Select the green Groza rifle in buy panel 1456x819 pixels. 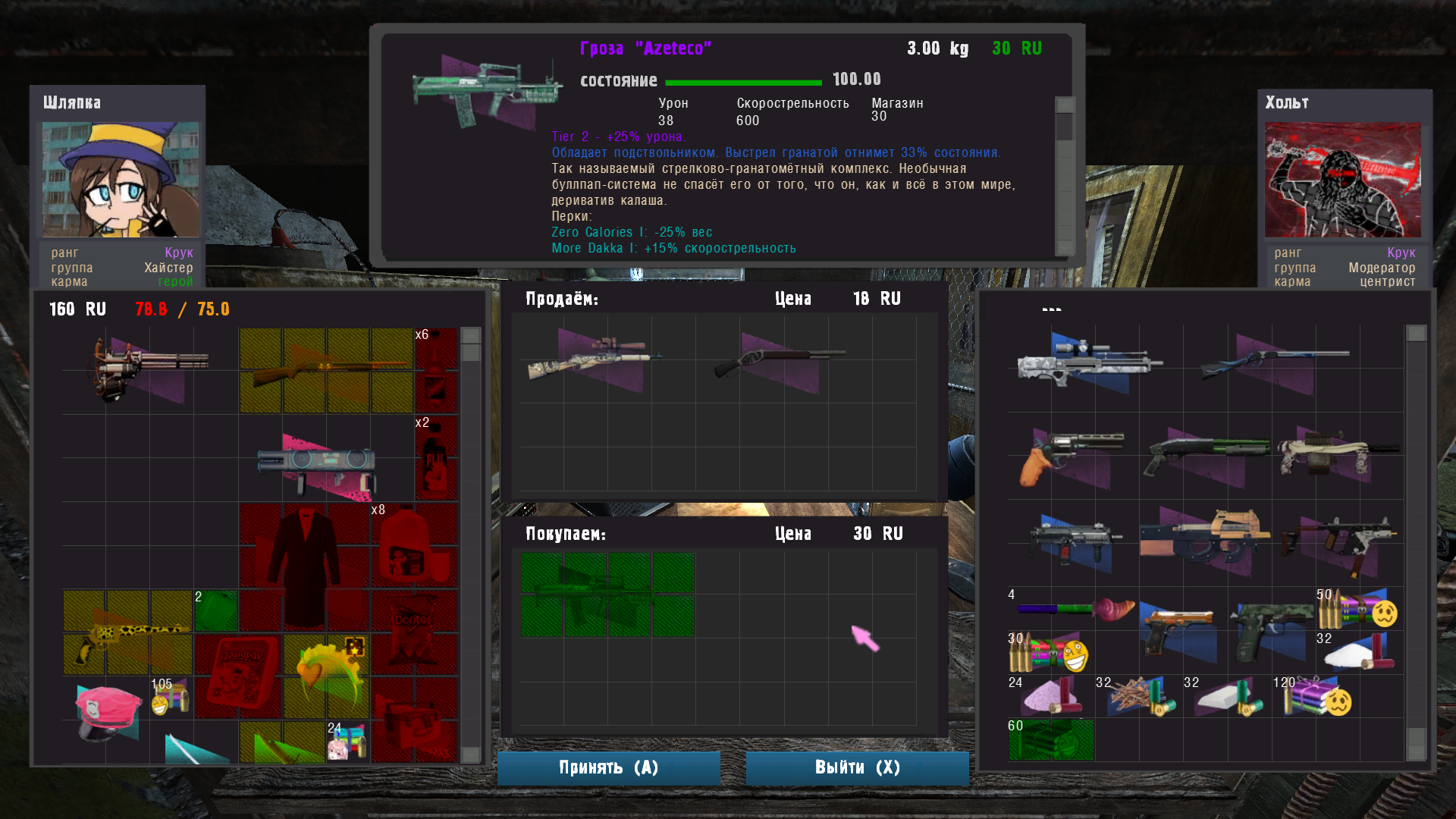pos(607,595)
